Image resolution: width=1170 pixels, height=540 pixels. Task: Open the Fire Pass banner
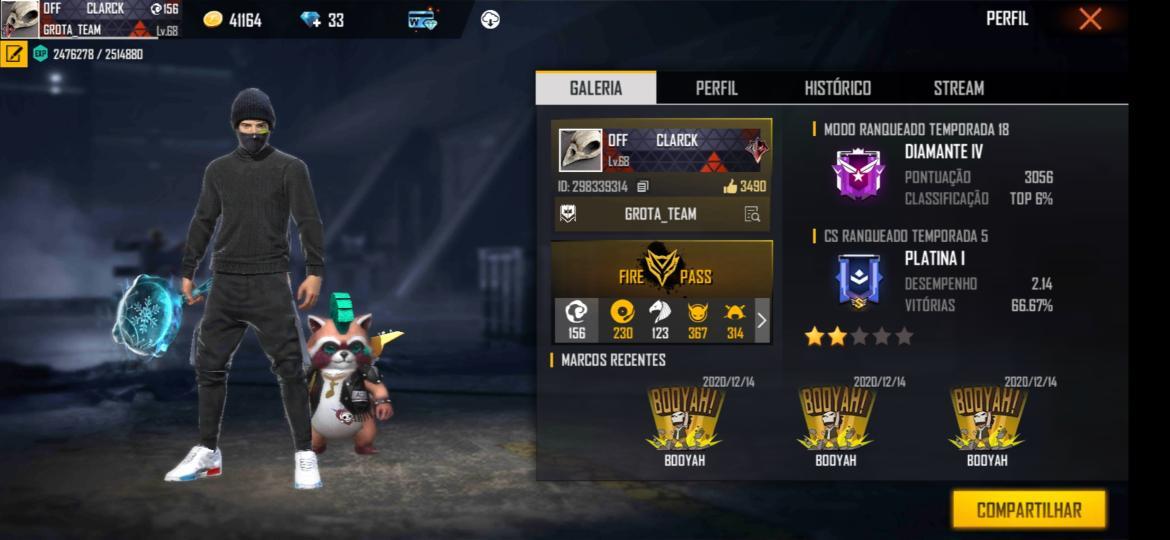(662, 267)
